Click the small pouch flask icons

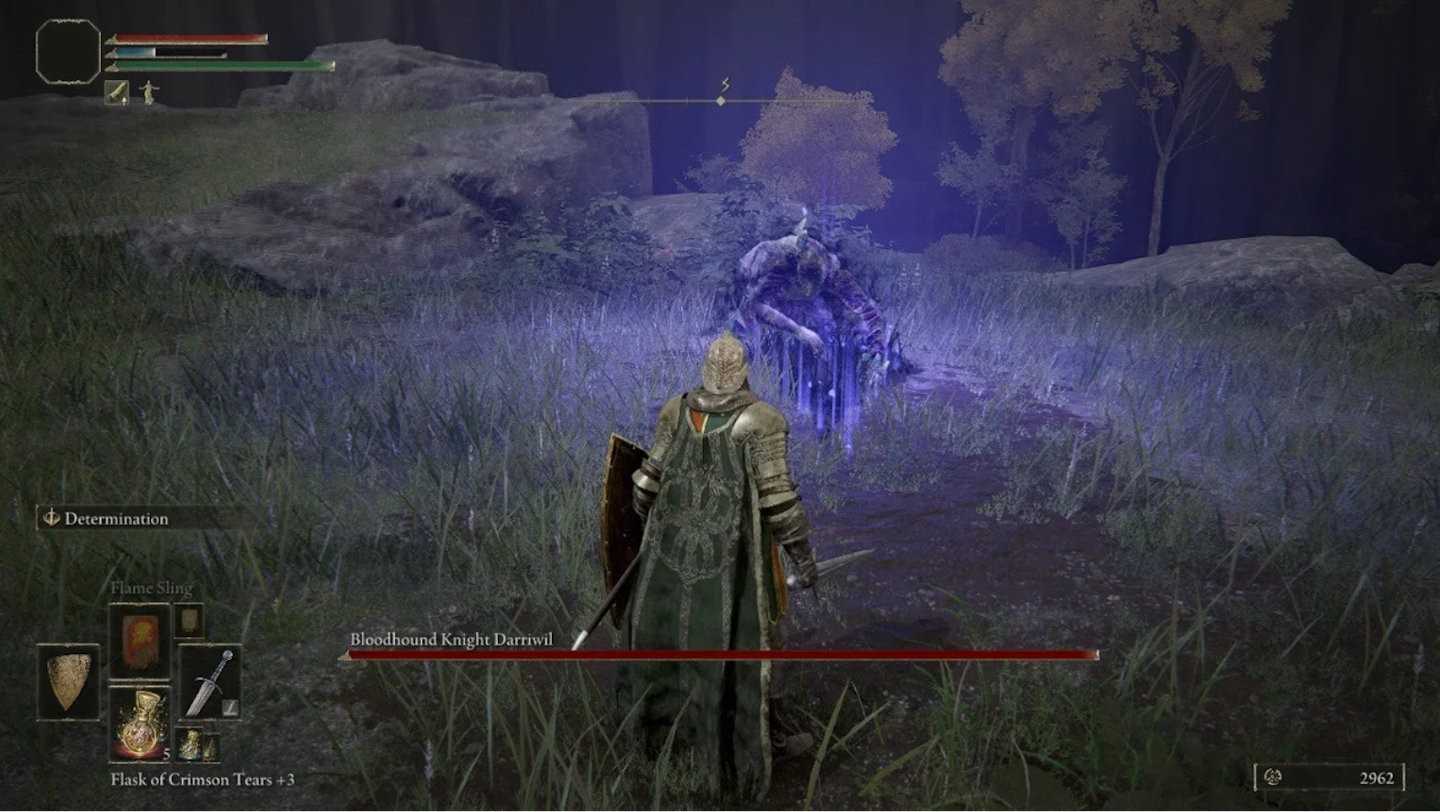coord(196,745)
